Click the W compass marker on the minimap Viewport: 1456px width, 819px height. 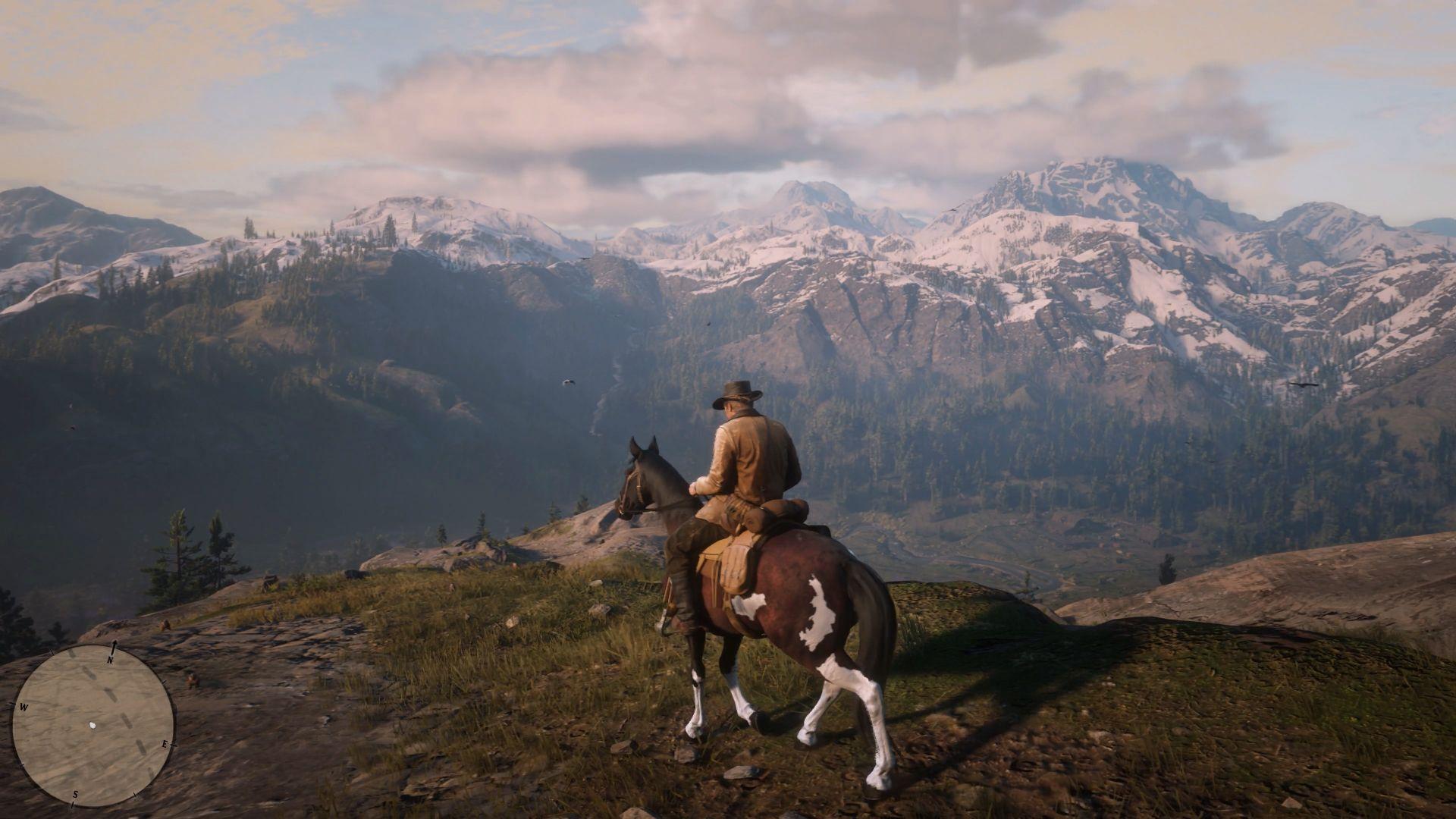(x=24, y=707)
